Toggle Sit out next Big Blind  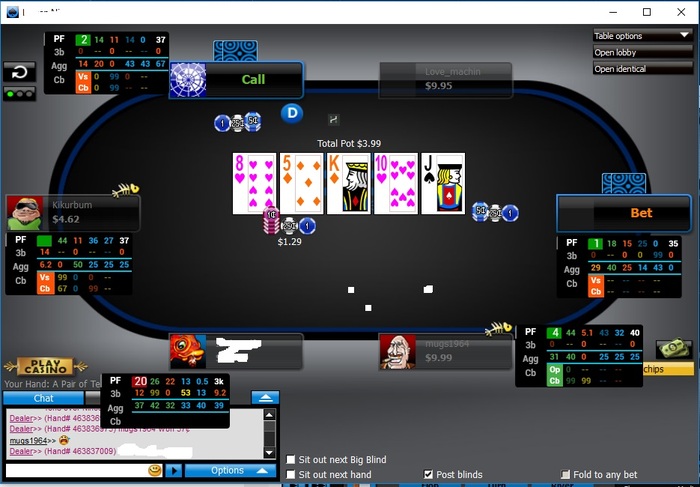(291, 460)
